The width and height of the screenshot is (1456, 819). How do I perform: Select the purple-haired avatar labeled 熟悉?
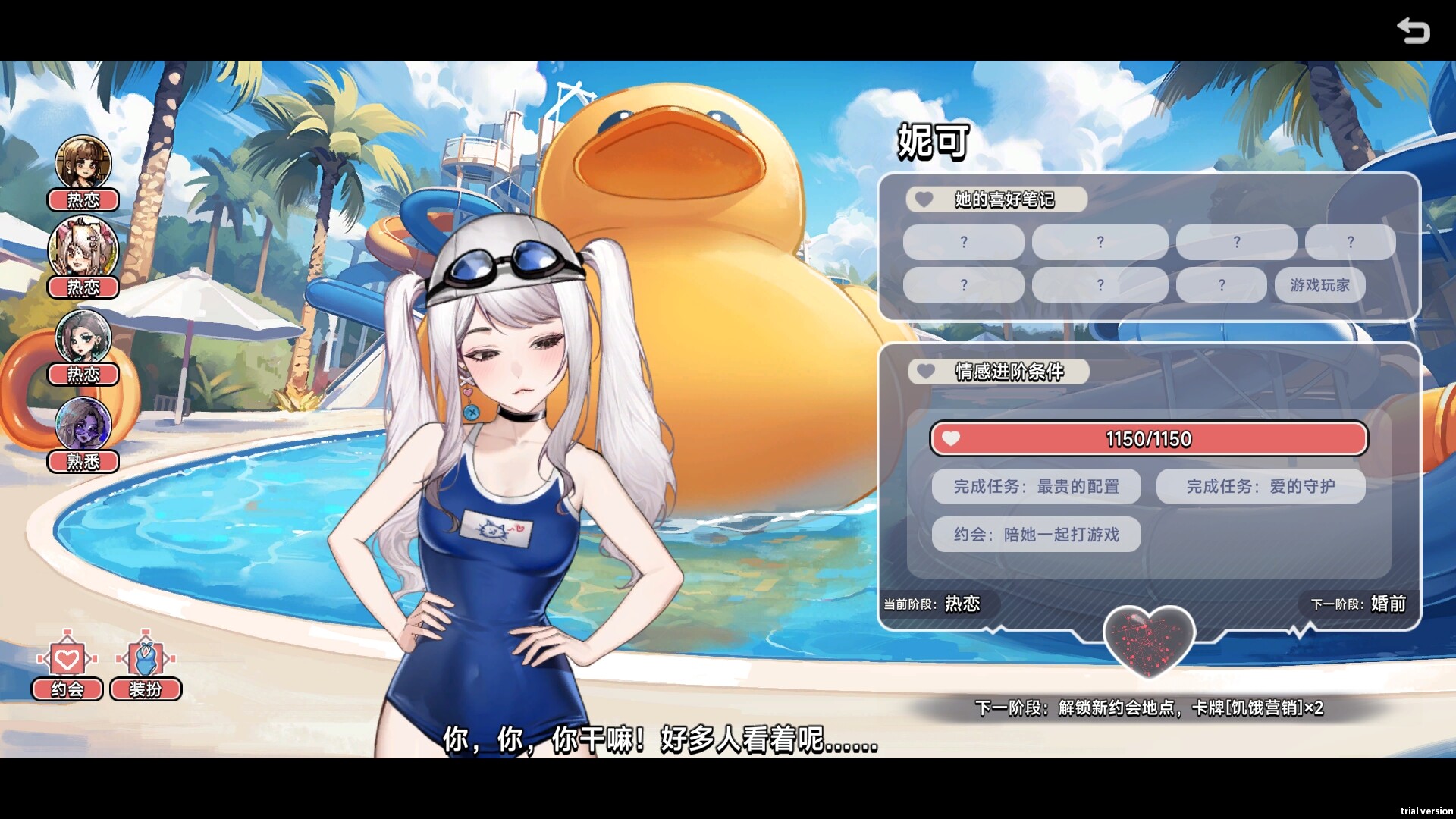point(83,423)
